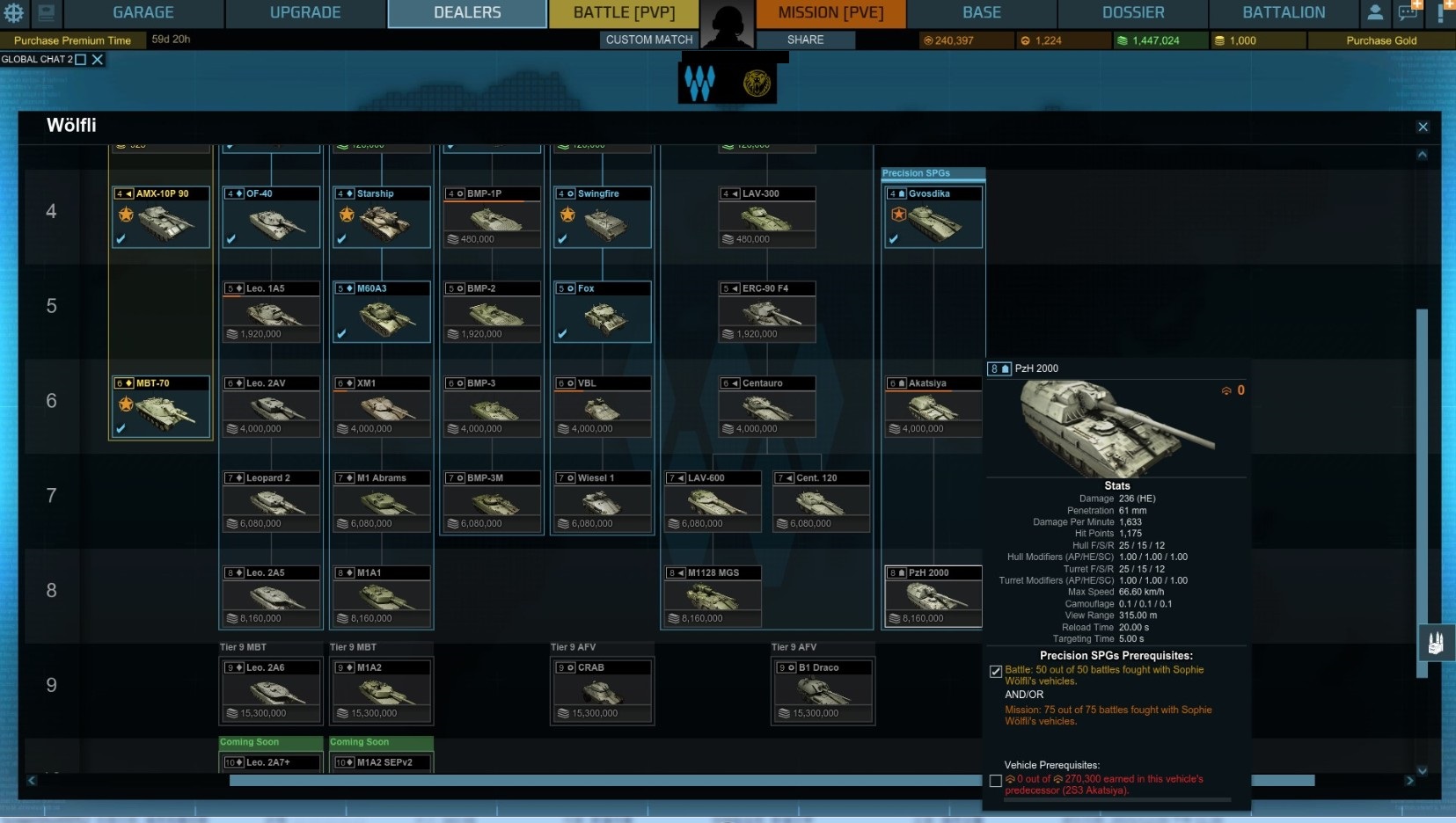
Task: Choose the Leopard 2 tier 7 tank
Action: [271, 501]
